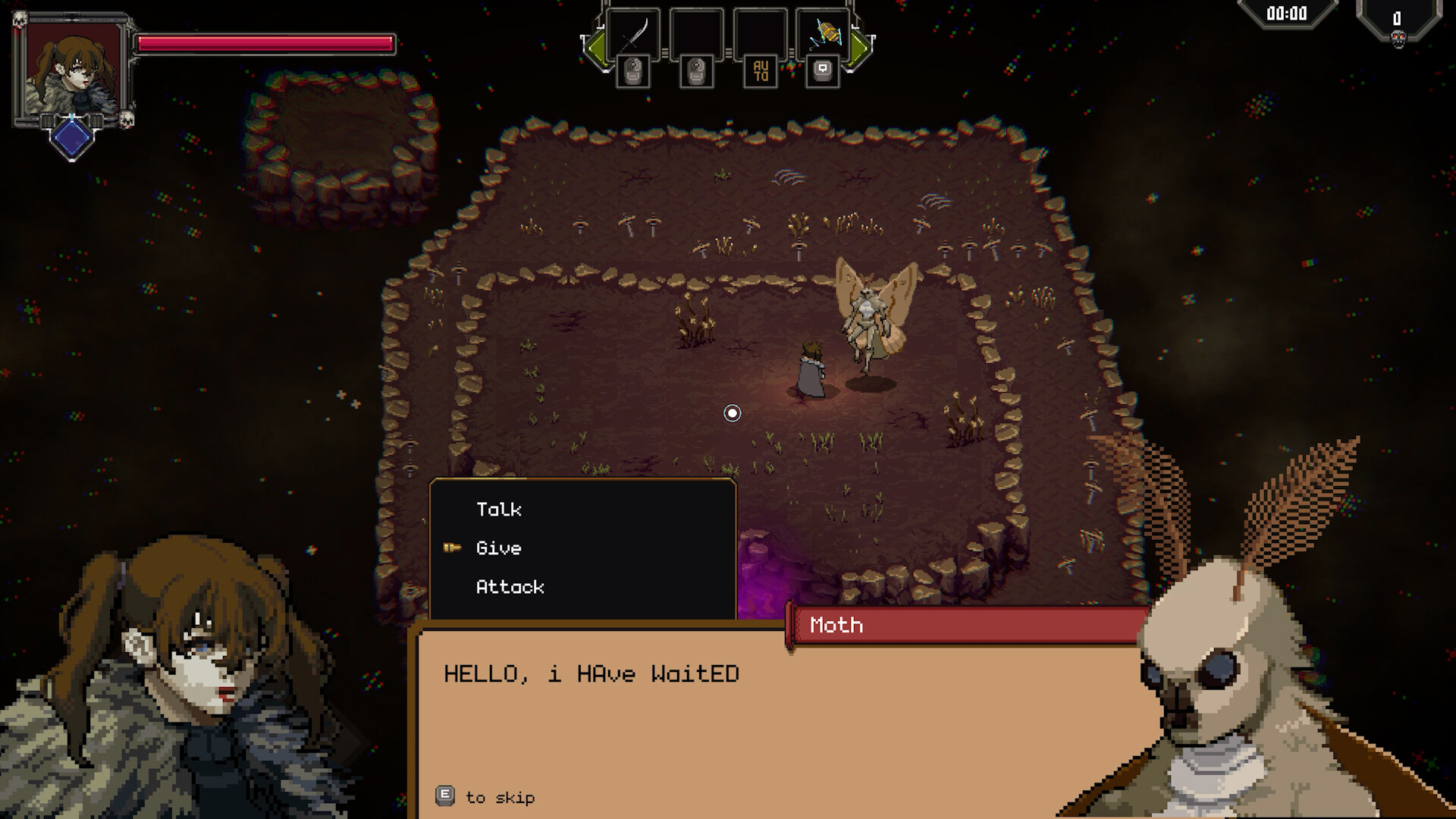Click the blue diamond gem under portrait
Image resolution: width=1456 pixels, height=819 pixels.
click(x=72, y=137)
